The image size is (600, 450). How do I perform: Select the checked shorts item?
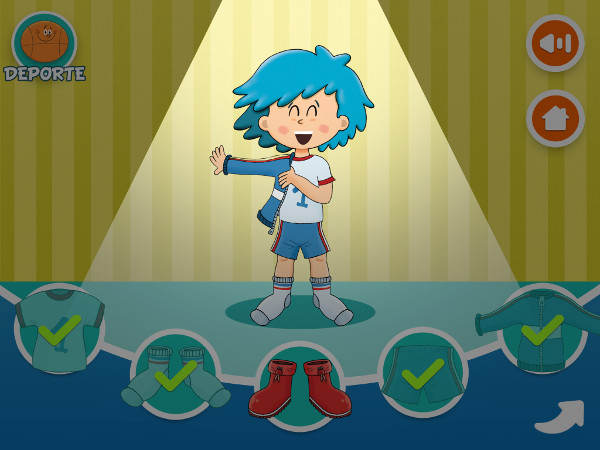[422, 372]
